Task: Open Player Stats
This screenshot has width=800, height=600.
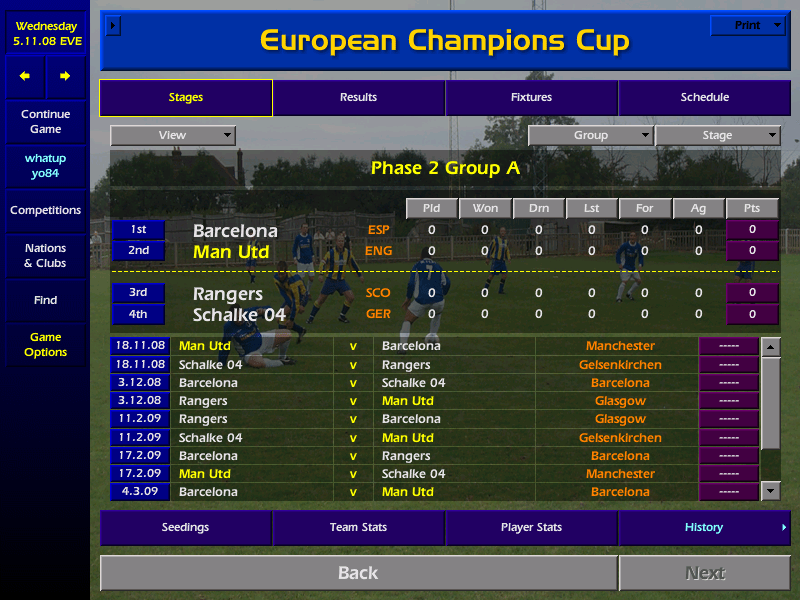Action: (x=531, y=527)
